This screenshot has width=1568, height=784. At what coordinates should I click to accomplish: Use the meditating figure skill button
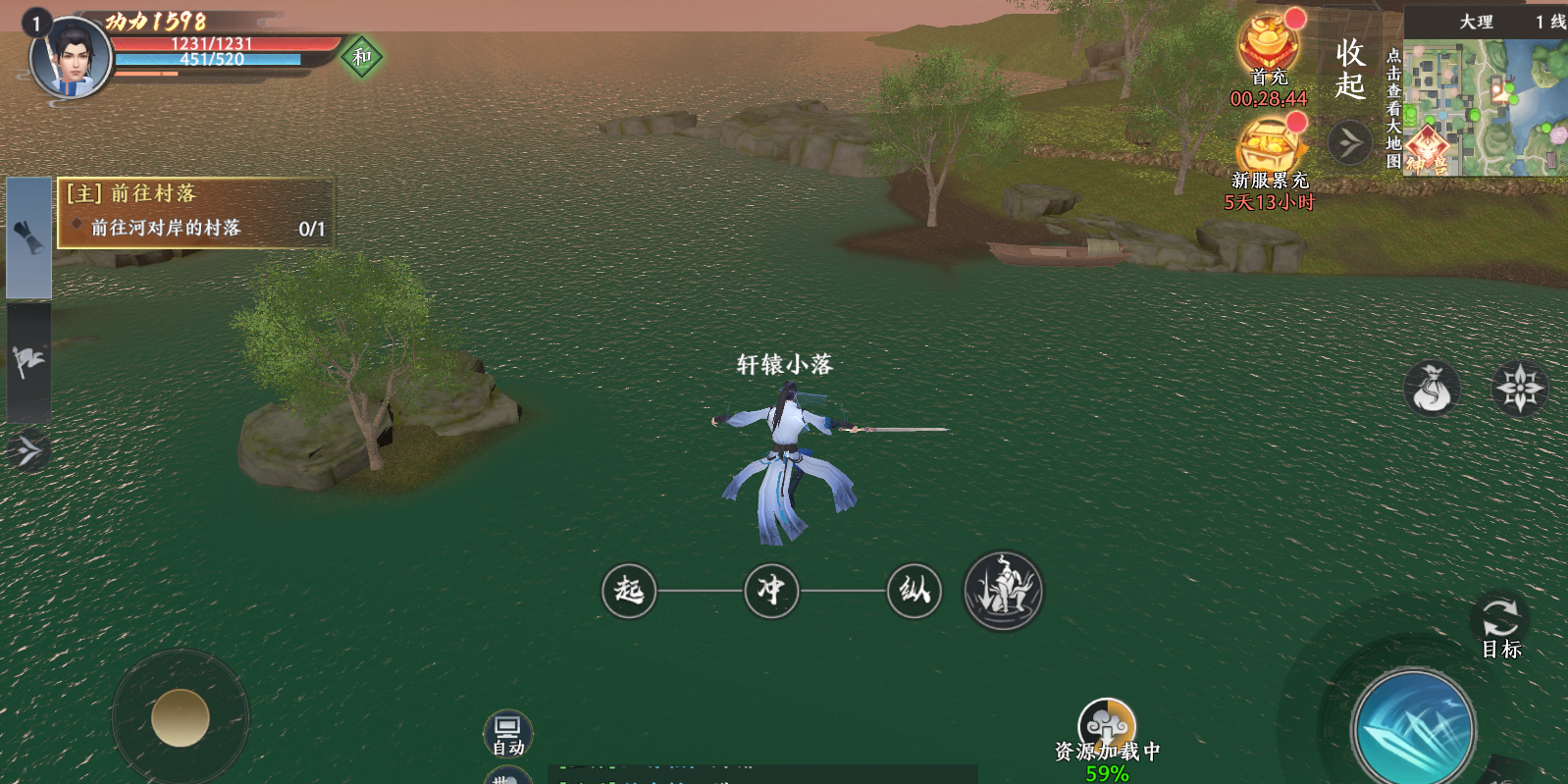click(x=1004, y=591)
